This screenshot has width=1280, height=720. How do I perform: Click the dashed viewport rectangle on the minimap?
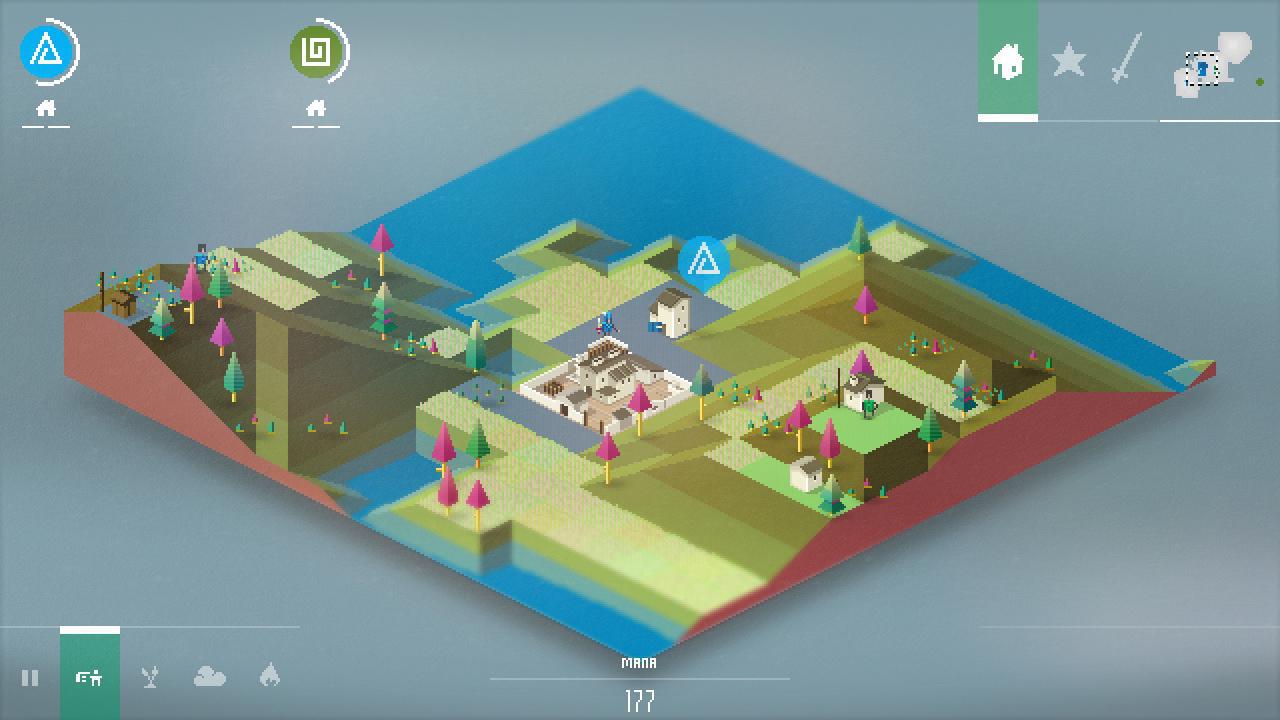coord(1202,69)
